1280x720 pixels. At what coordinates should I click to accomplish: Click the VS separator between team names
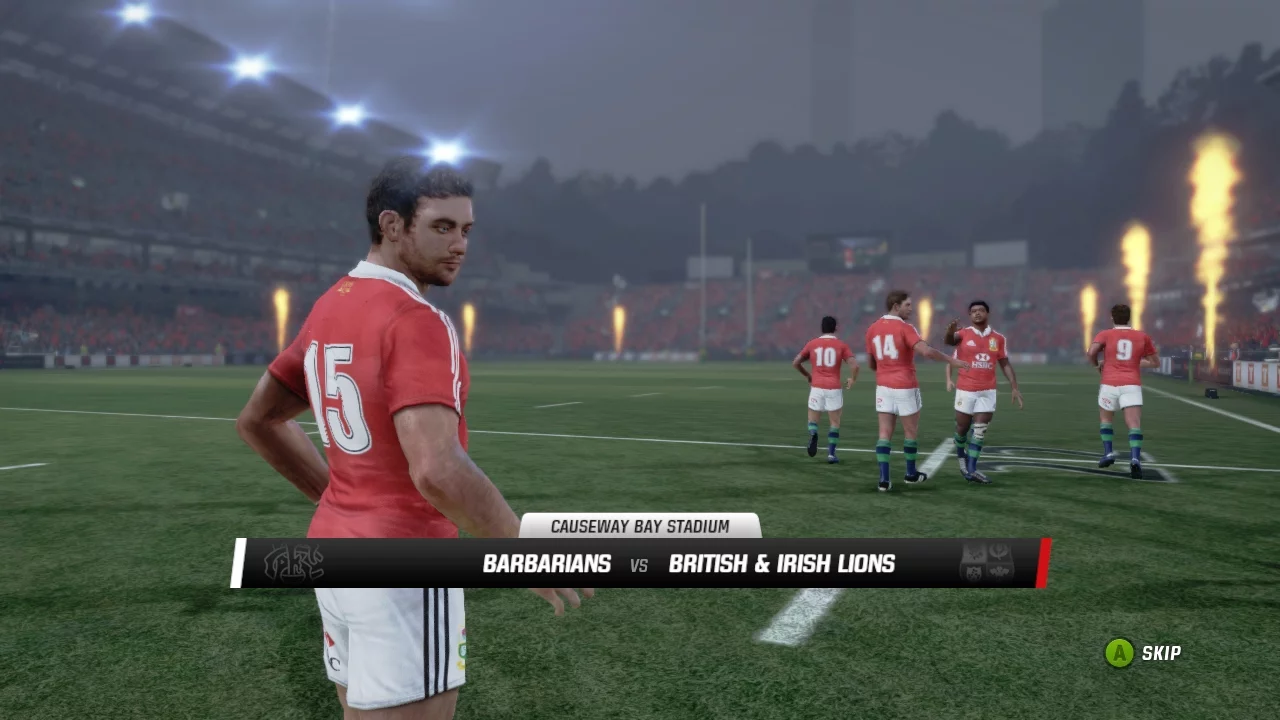click(x=639, y=564)
